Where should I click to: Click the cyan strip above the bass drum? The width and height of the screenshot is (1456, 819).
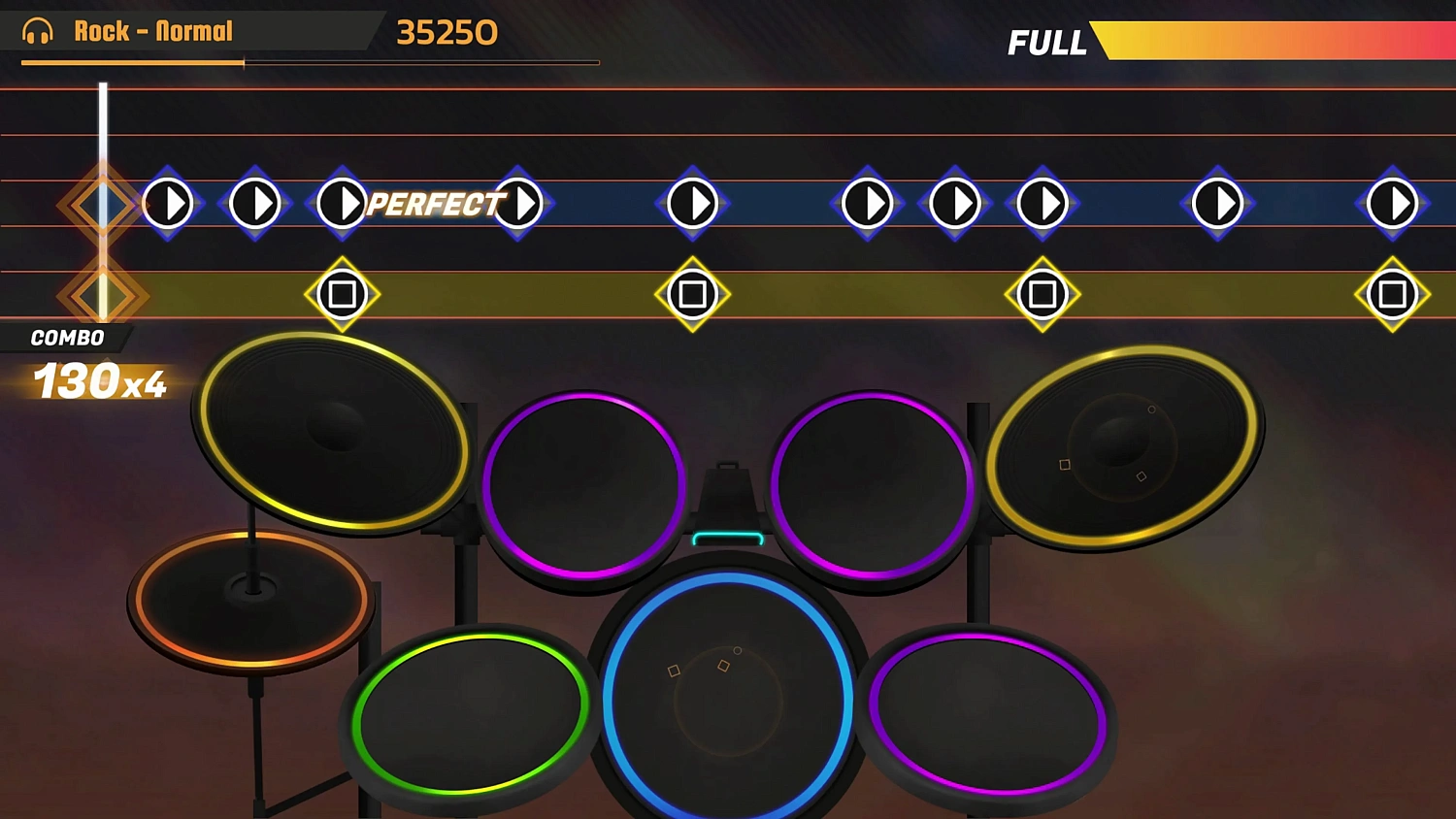click(x=728, y=535)
